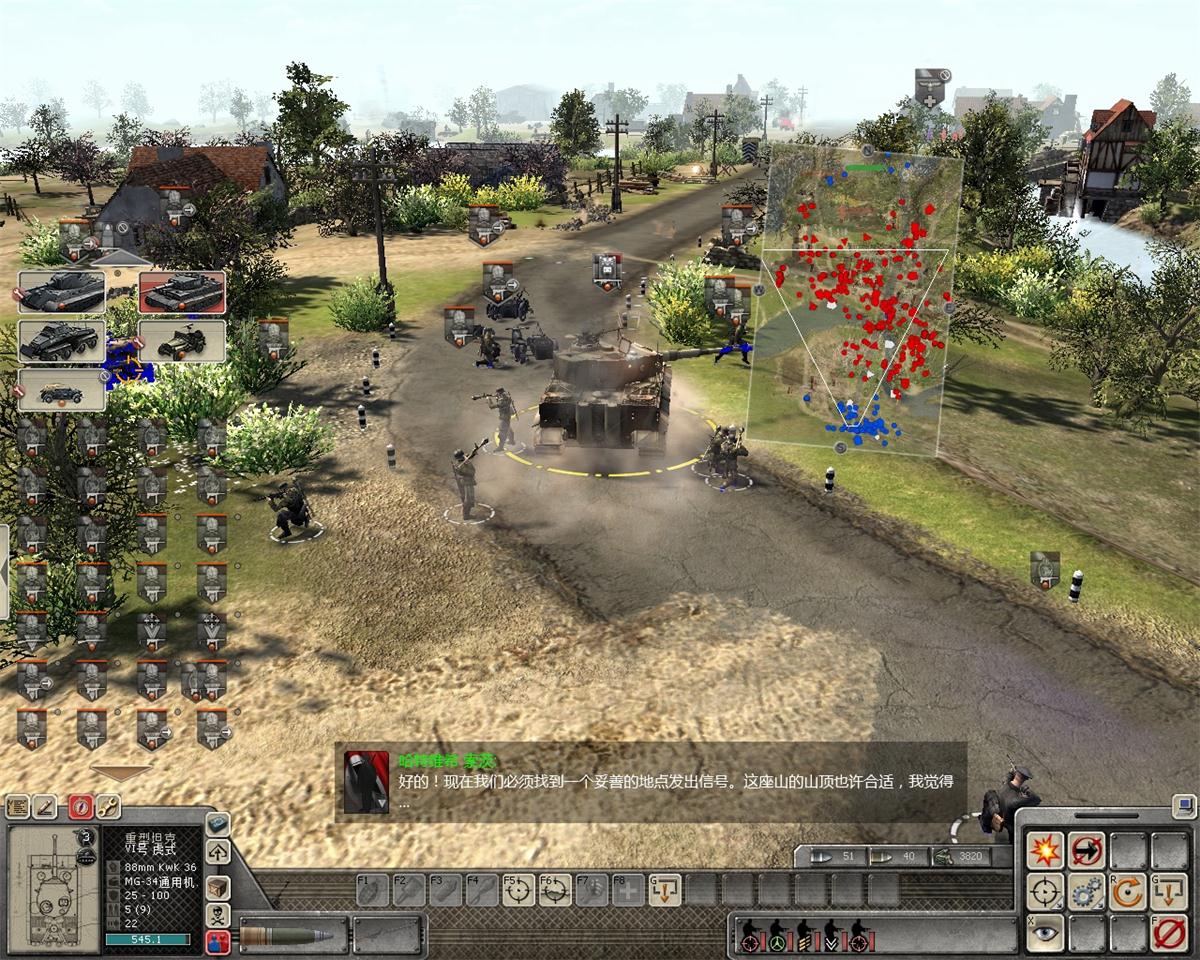
Task: Open the wooden crate inventory button
Action: (218, 887)
